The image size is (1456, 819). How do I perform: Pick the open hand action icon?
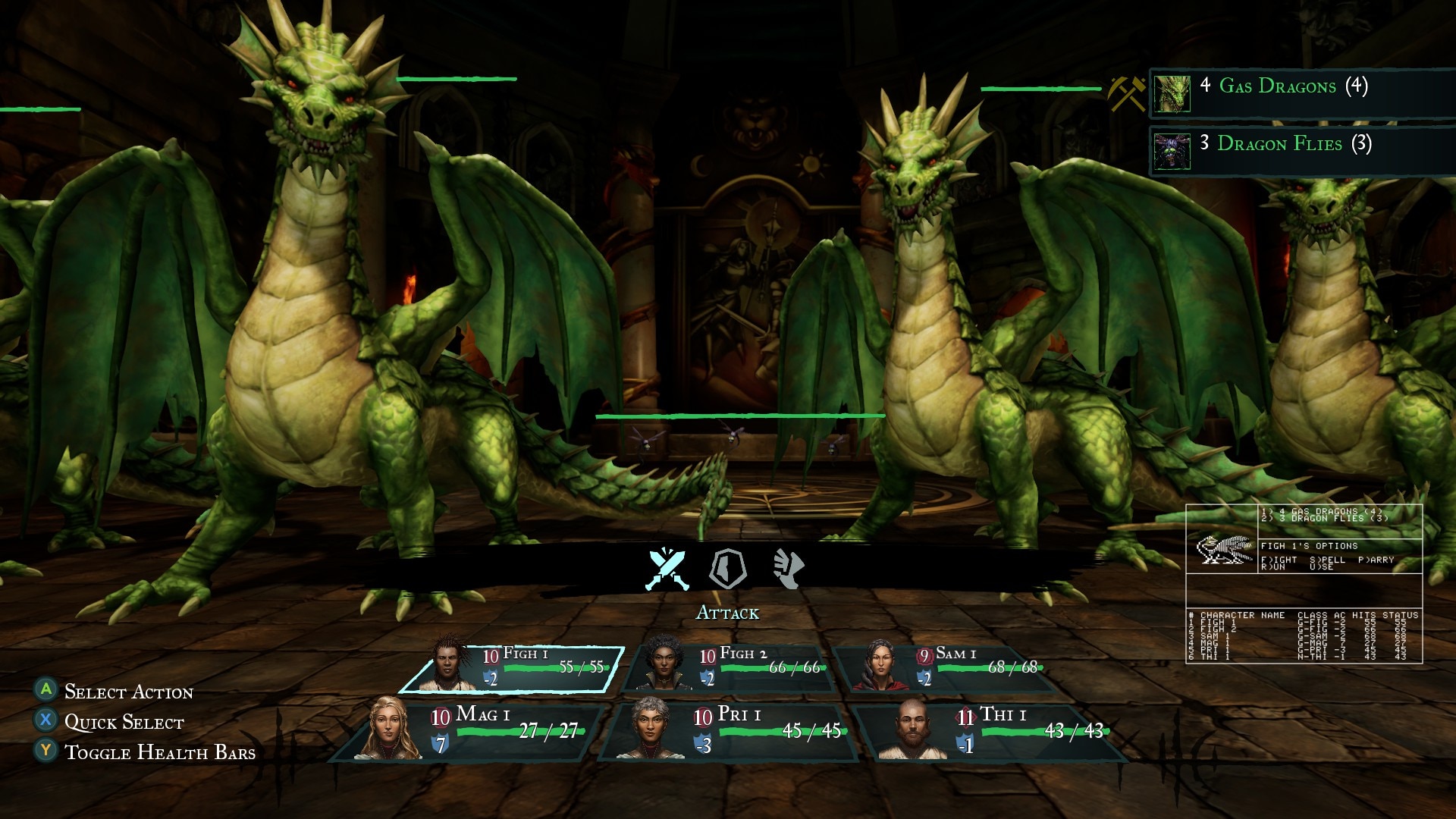(788, 569)
